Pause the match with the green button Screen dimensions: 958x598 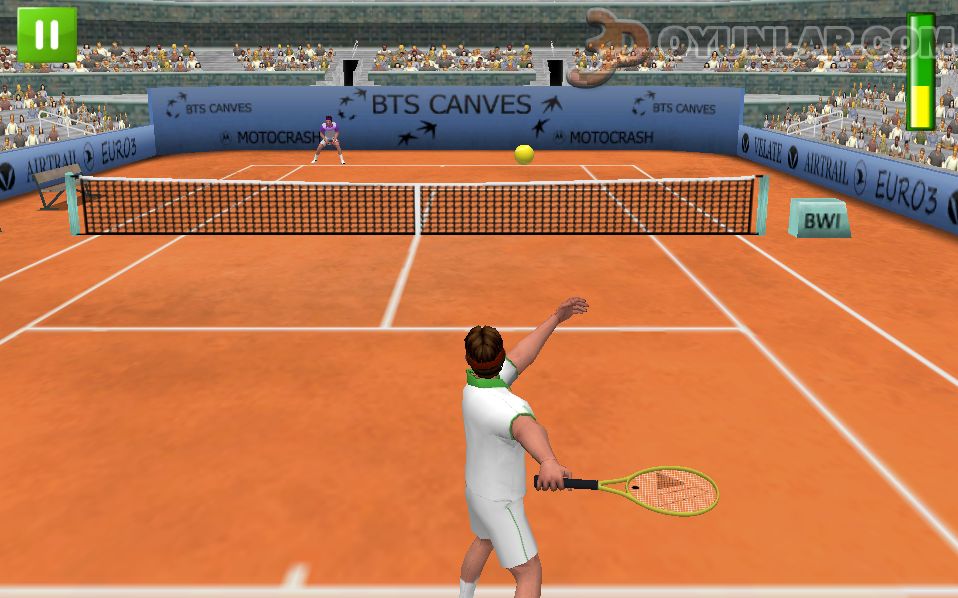tap(46, 35)
